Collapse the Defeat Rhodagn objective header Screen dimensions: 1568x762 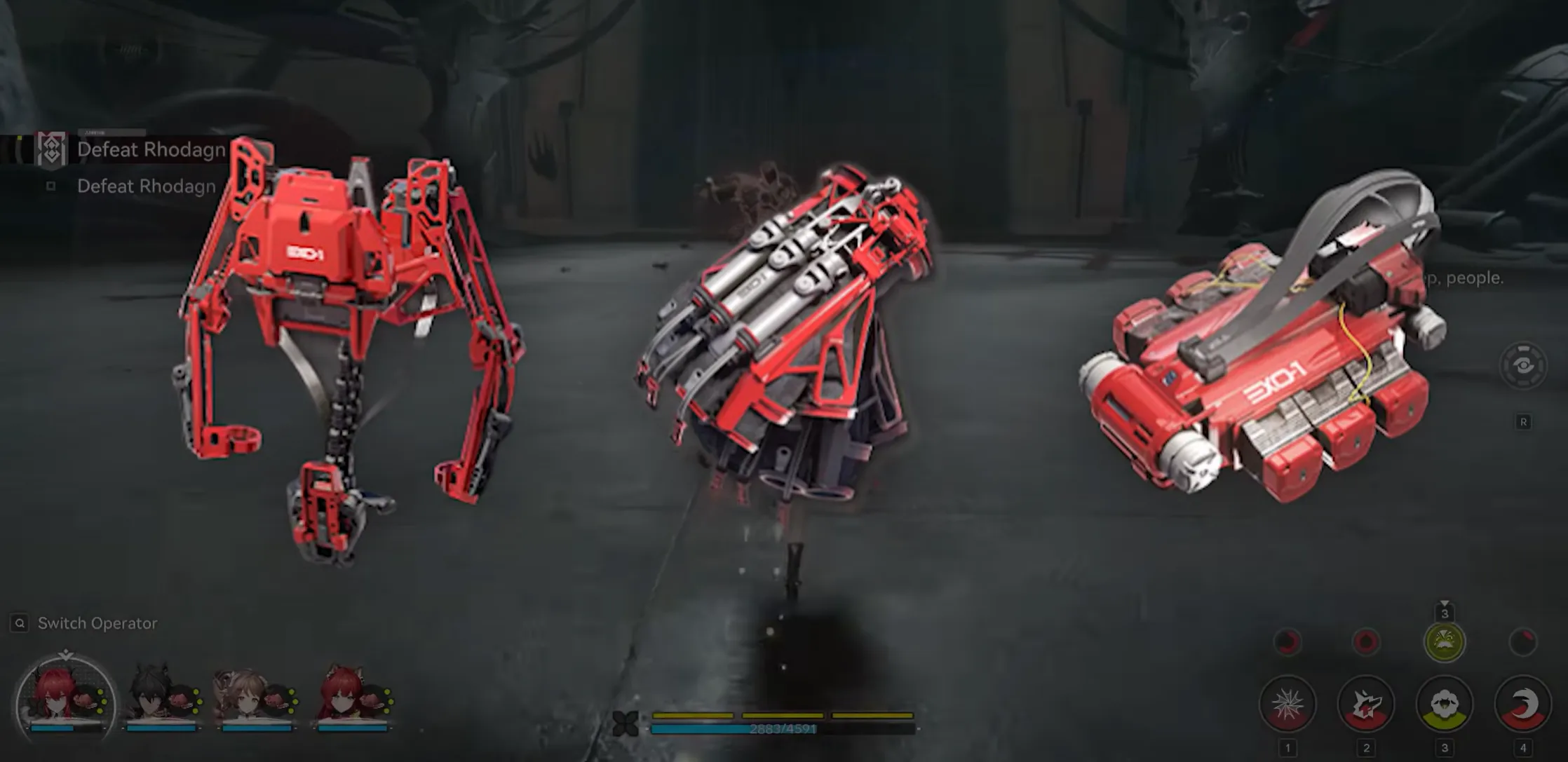[151, 149]
